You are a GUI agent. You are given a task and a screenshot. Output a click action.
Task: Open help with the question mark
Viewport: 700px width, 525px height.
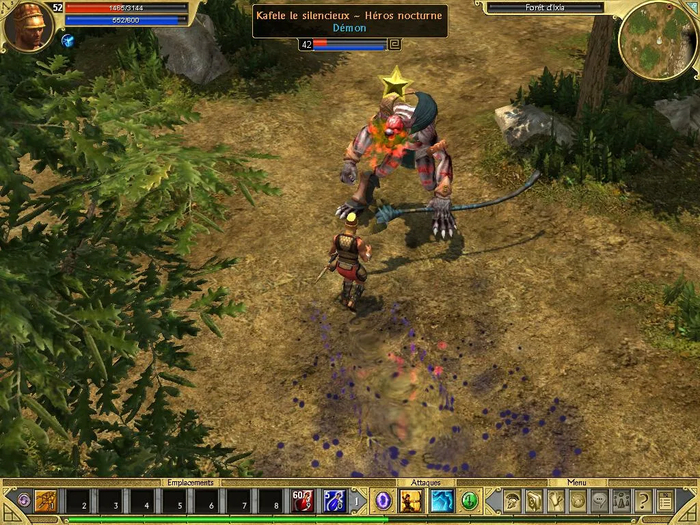pyautogui.click(x=643, y=500)
